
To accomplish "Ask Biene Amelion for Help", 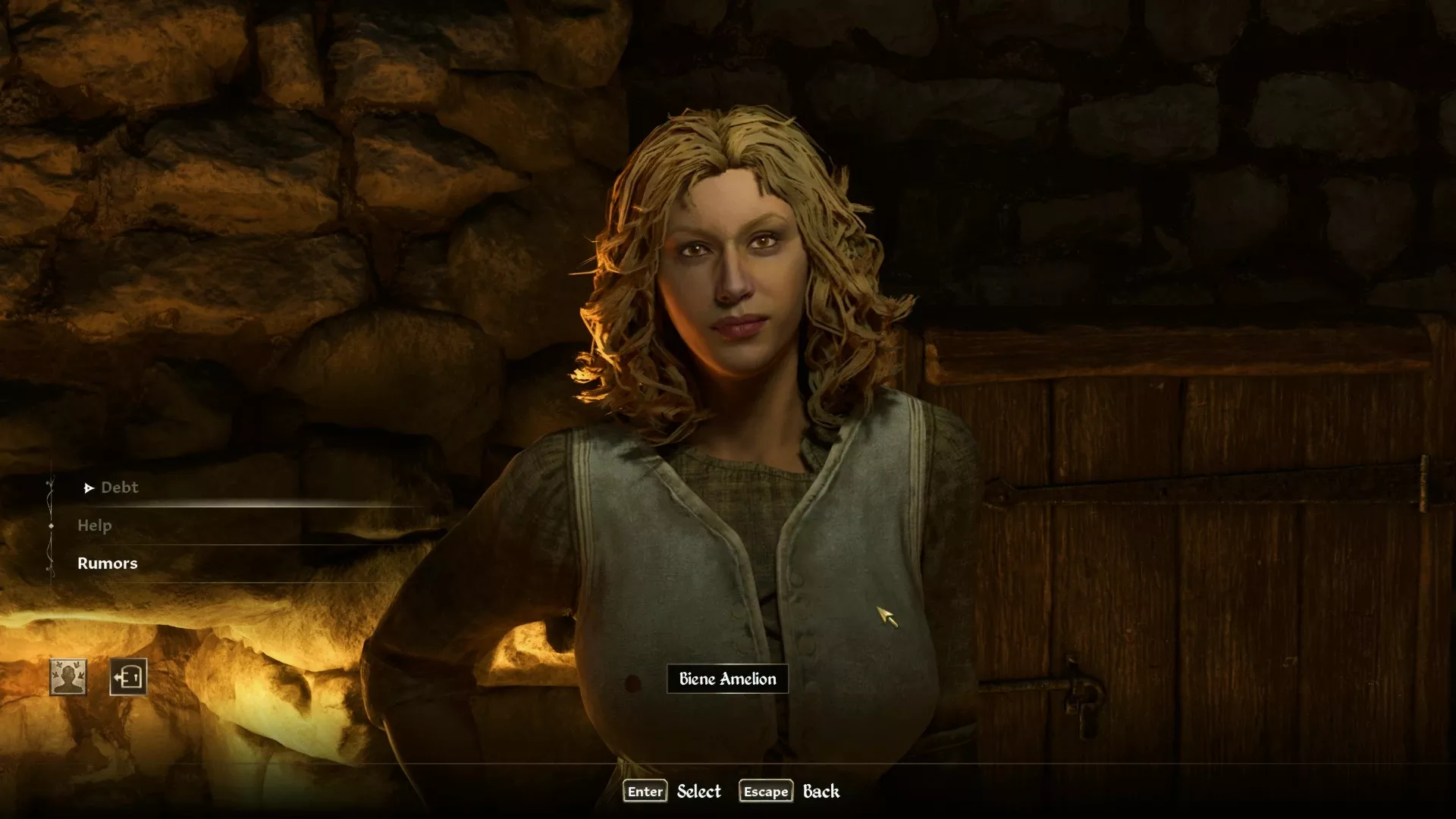I will [x=94, y=526].
